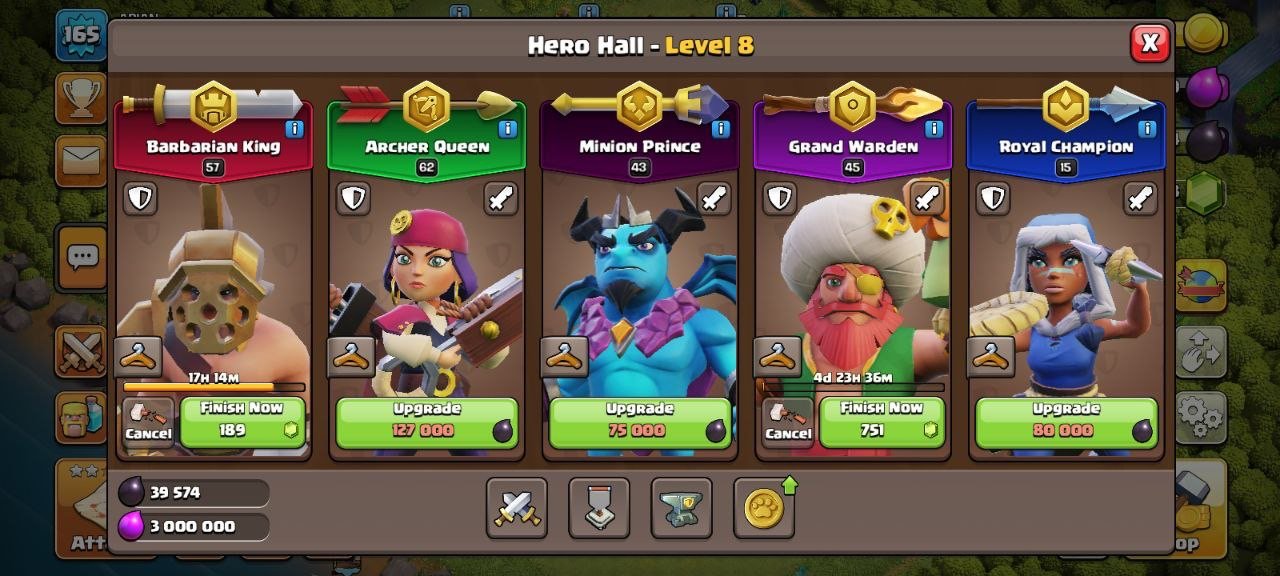The height and width of the screenshot is (576, 1280).
Task: Open Minion Prince info
Action: pos(720,129)
